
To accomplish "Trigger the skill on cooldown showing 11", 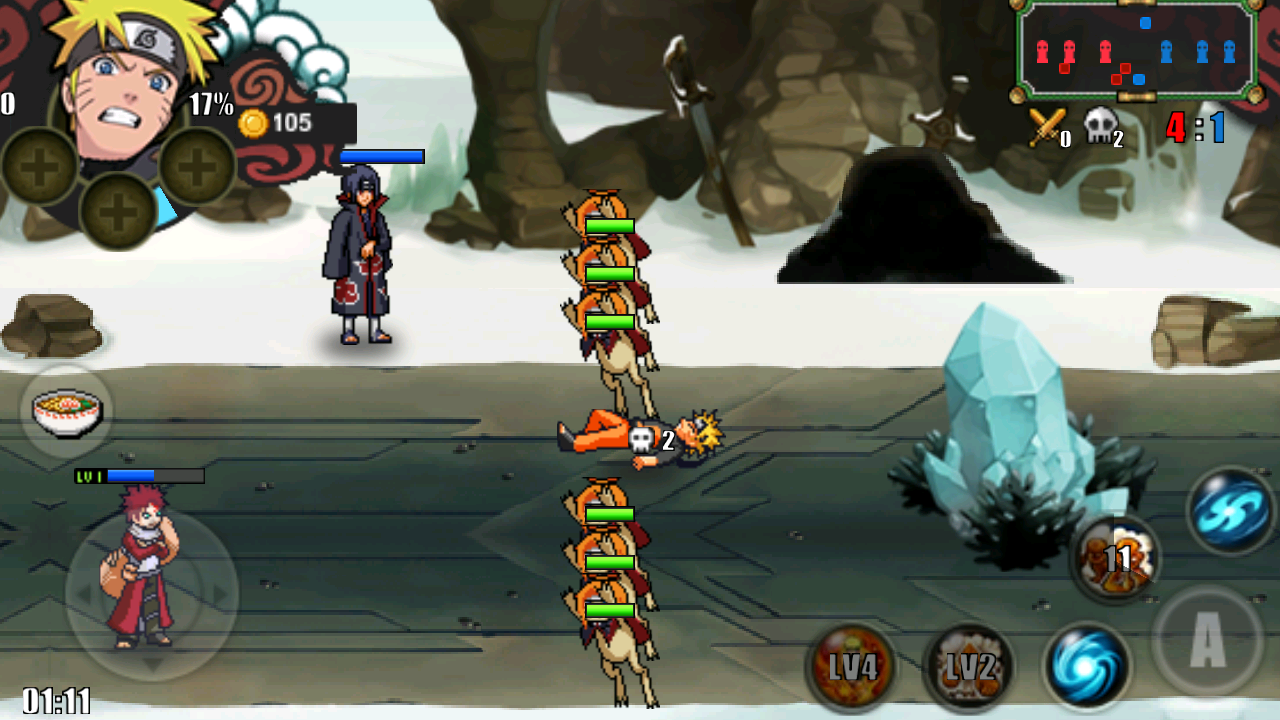I will 1116,558.
